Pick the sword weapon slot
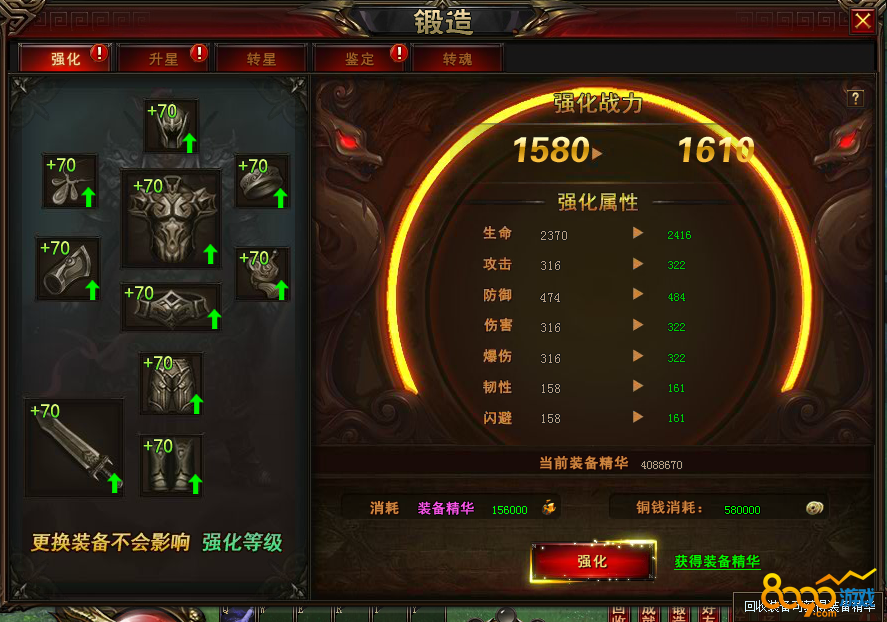The height and width of the screenshot is (622, 887). click(x=74, y=447)
